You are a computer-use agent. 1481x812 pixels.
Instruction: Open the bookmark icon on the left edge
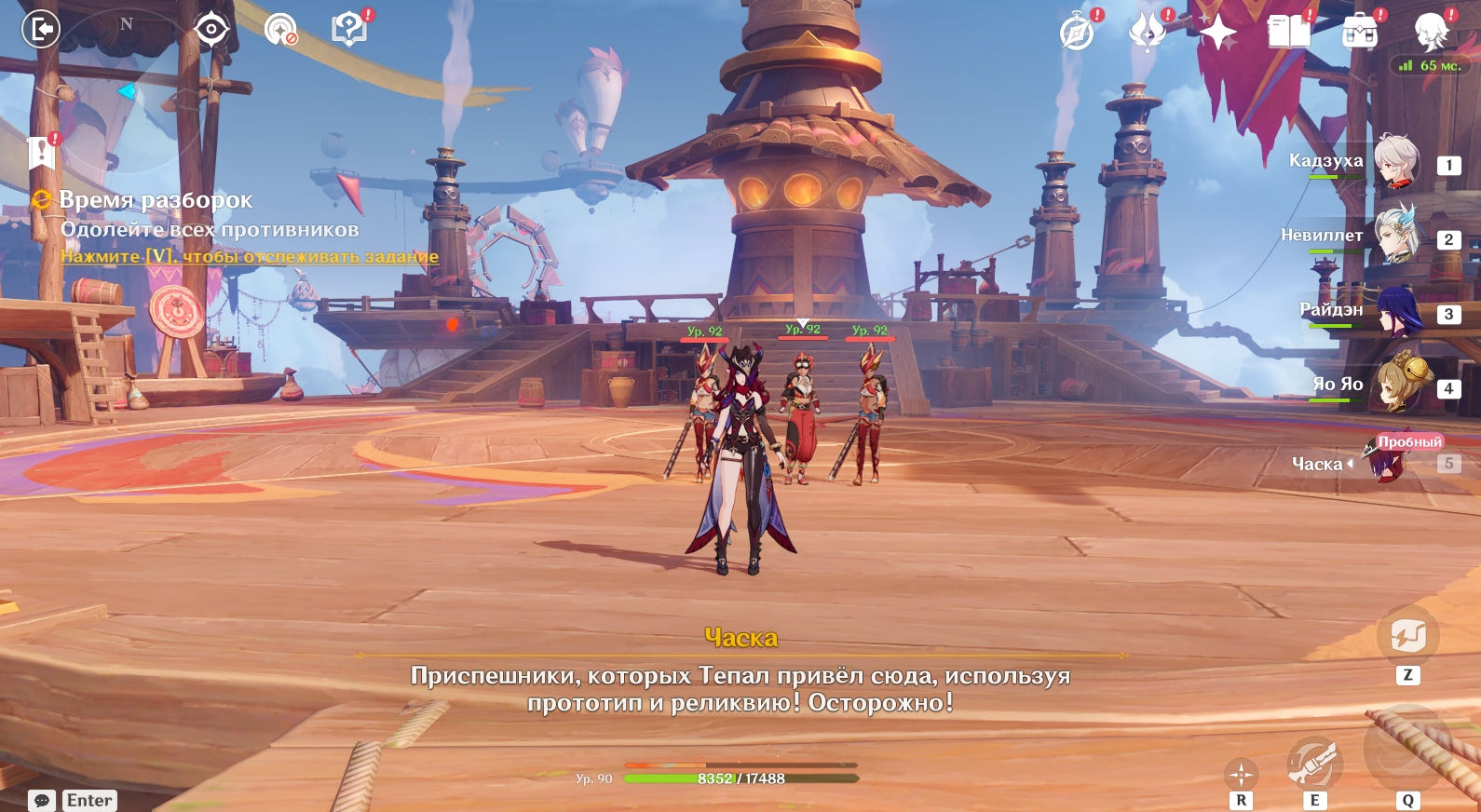tap(42, 152)
